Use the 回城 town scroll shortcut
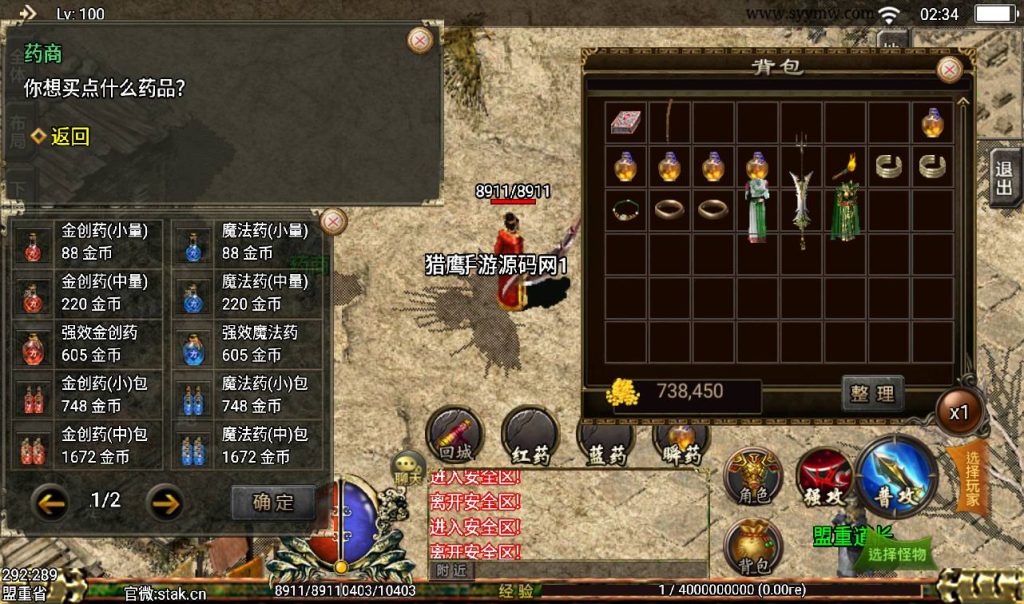The width and height of the screenshot is (1024, 604). pyautogui.click(x=455, y=436)
